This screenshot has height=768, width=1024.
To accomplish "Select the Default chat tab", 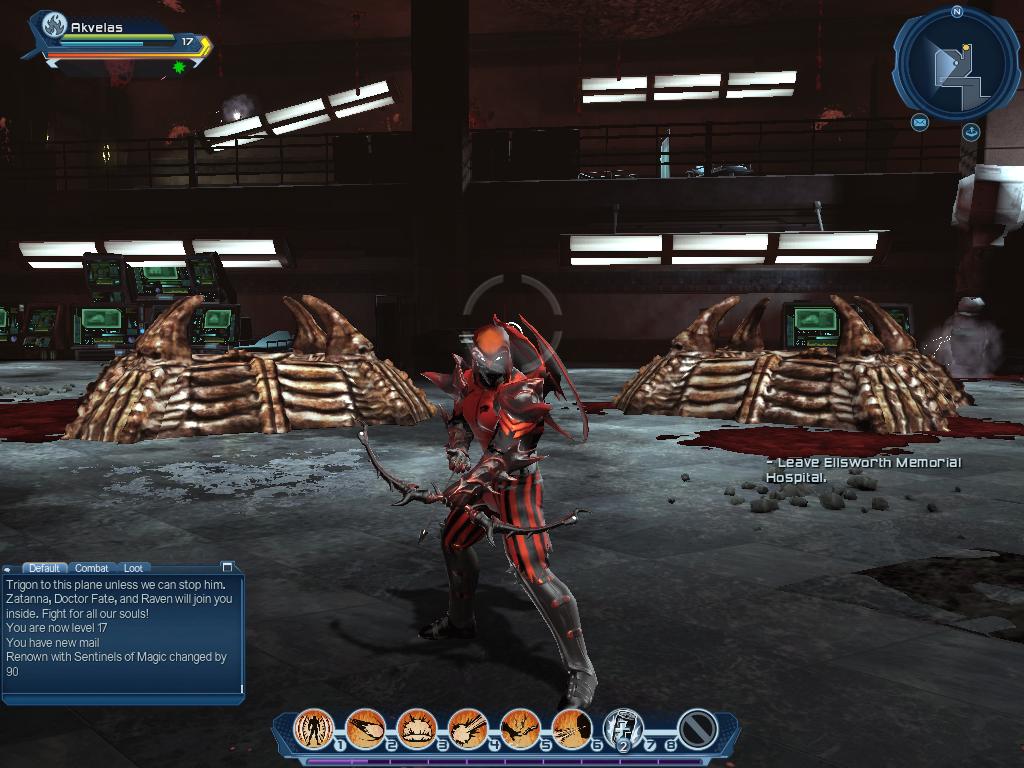I will click(43, 568).
